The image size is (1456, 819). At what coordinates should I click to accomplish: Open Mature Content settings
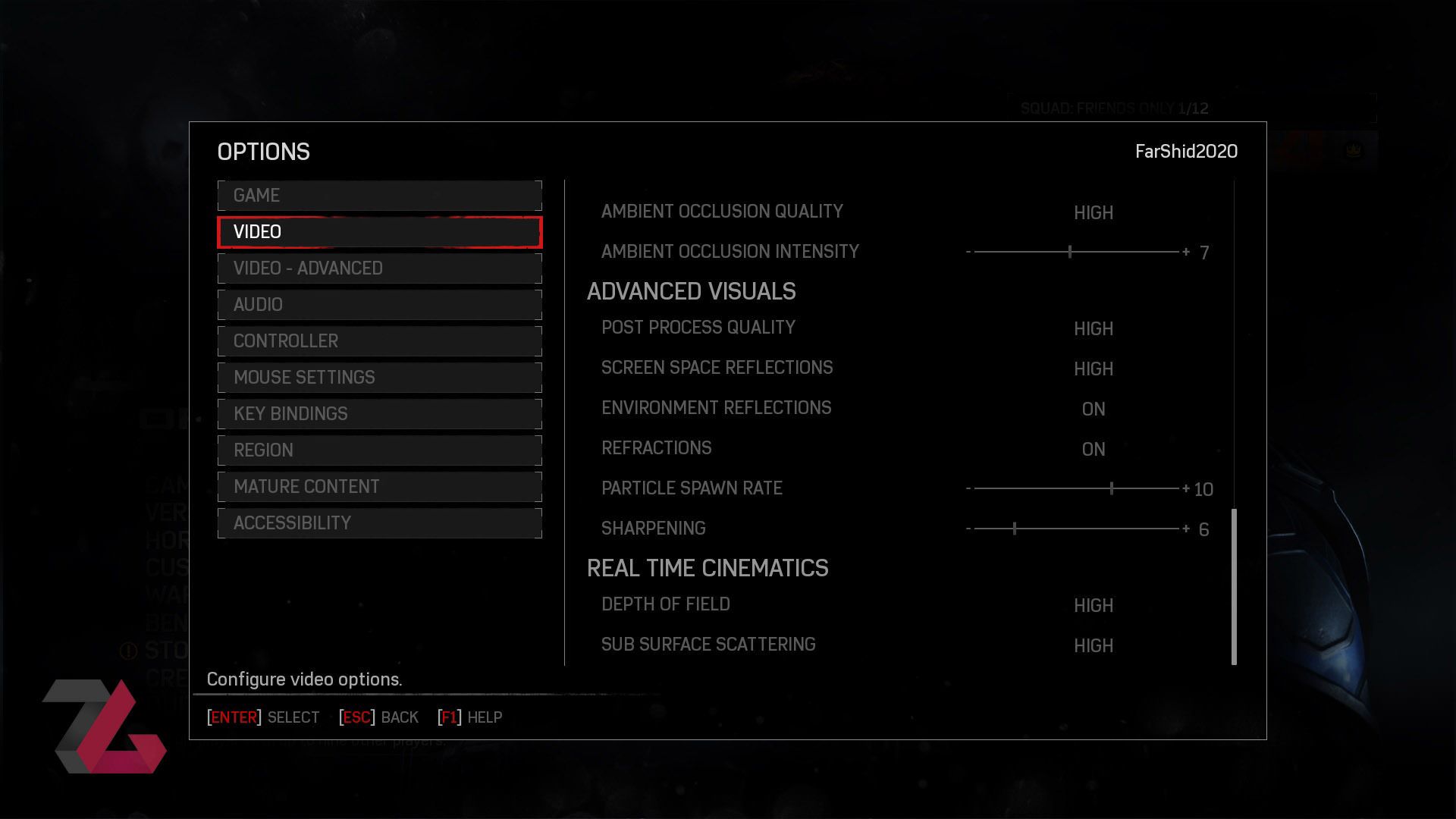pyautogui.click(x=379, y=487)
